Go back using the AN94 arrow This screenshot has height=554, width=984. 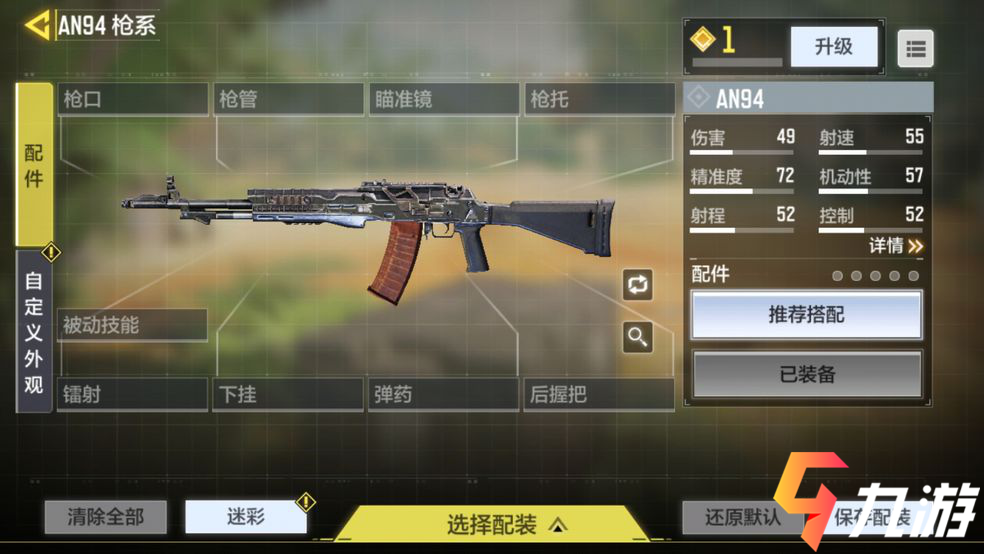(38, 25)
